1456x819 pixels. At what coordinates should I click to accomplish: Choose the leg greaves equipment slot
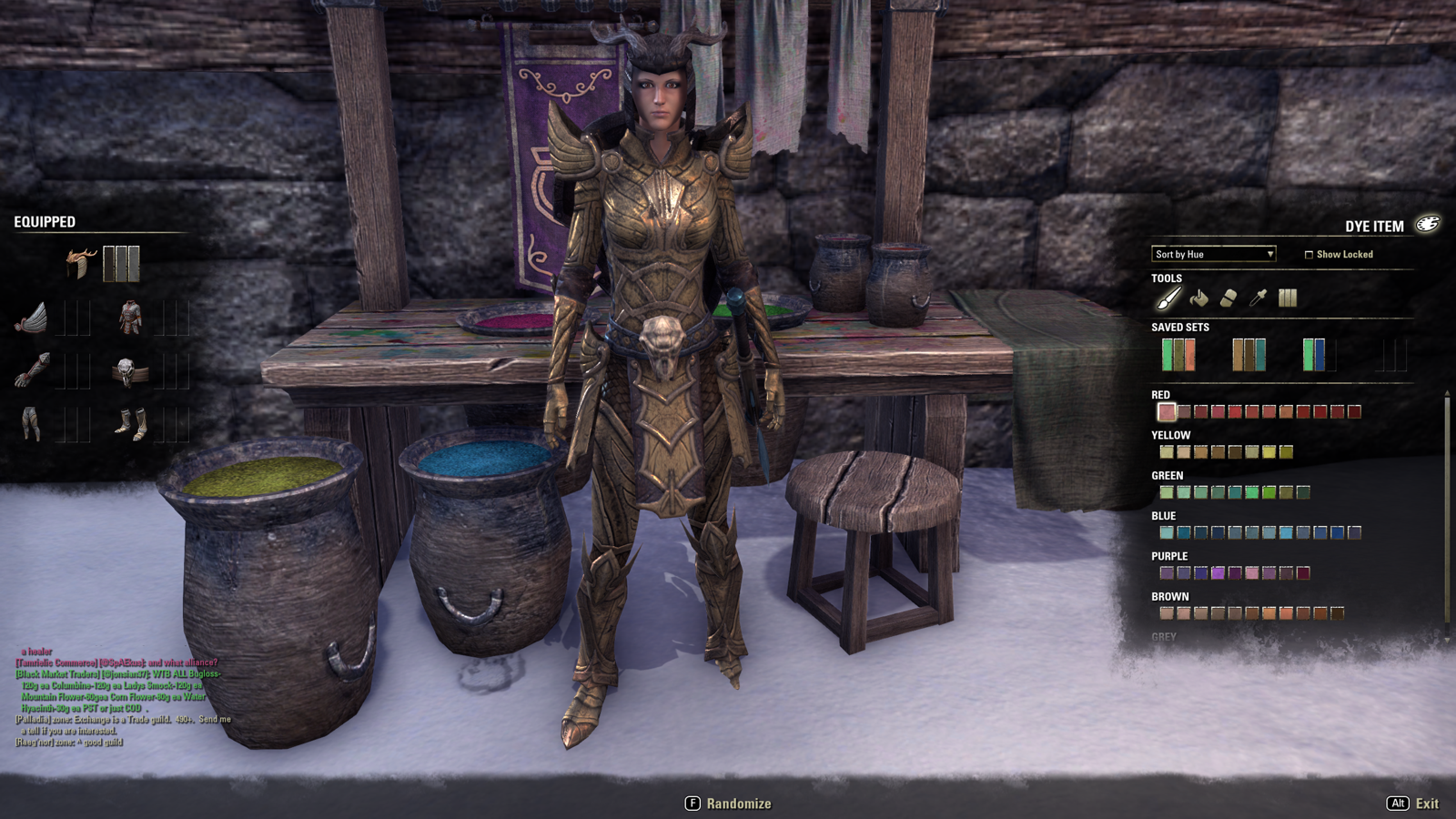click(32, 424)
